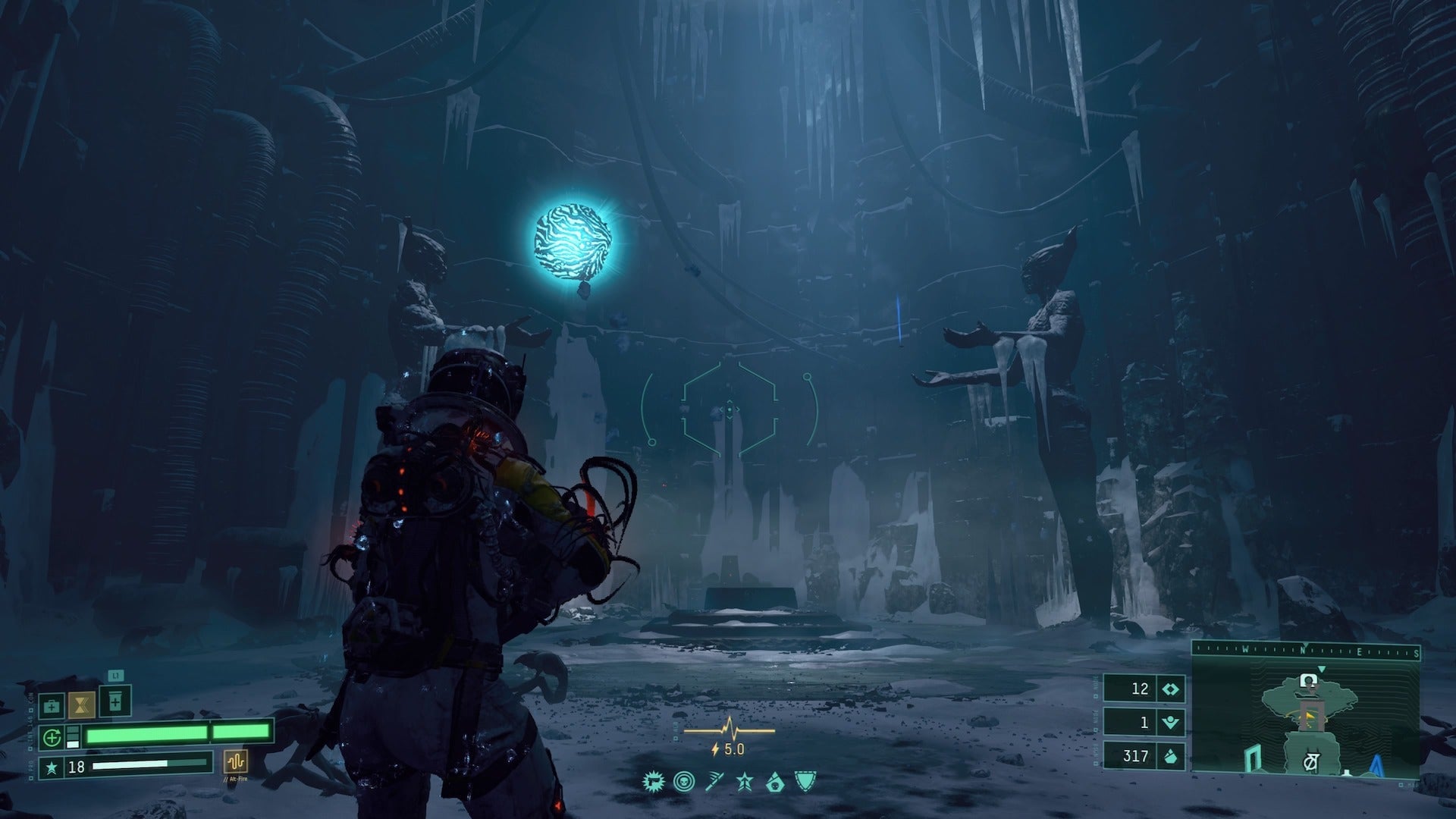Select the health medkit consumable icon
The height and width of the screenshot is (819, 1456).
click(52, 706)
